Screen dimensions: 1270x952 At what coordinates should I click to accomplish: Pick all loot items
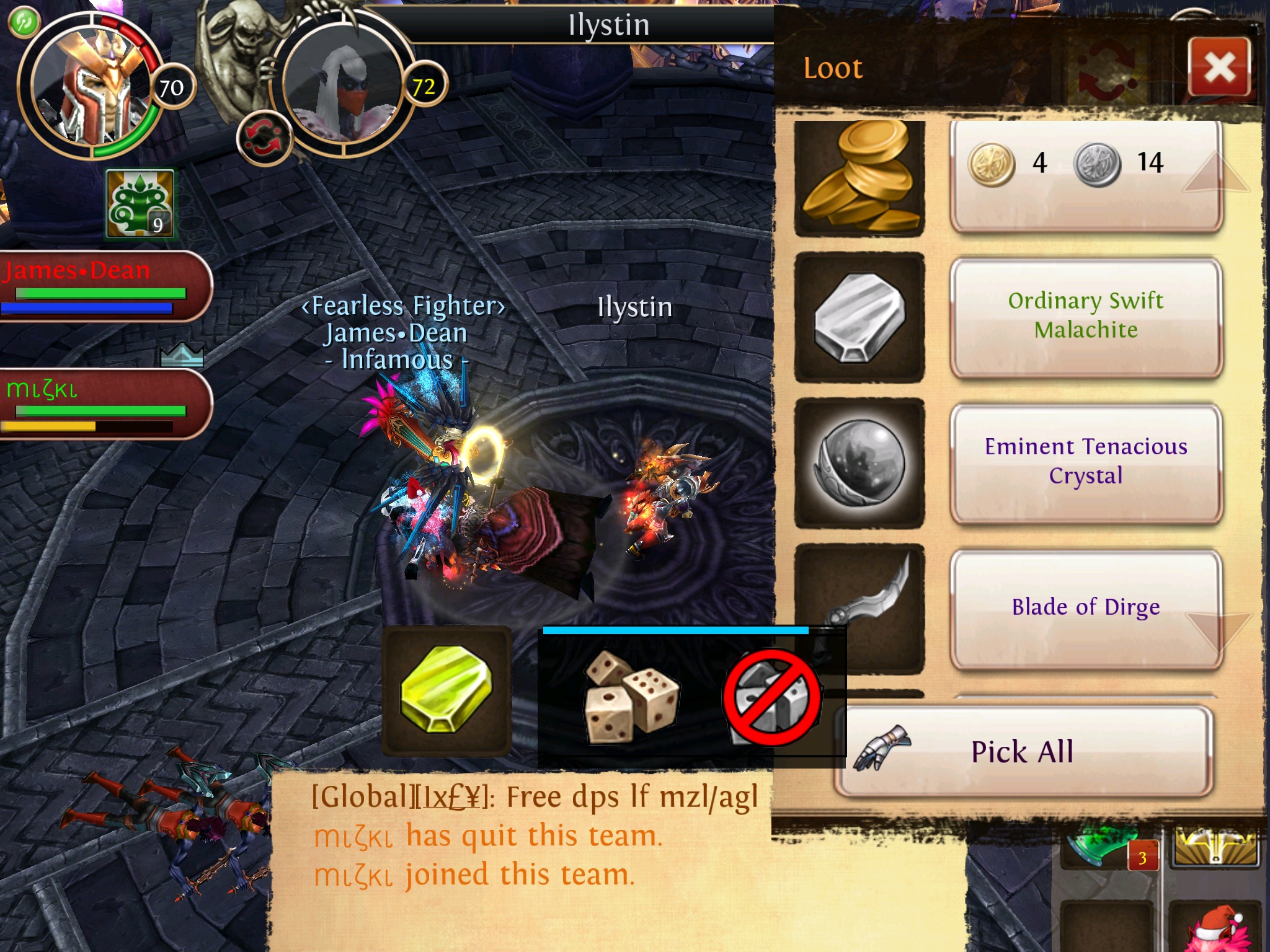tap(1023, 751)
